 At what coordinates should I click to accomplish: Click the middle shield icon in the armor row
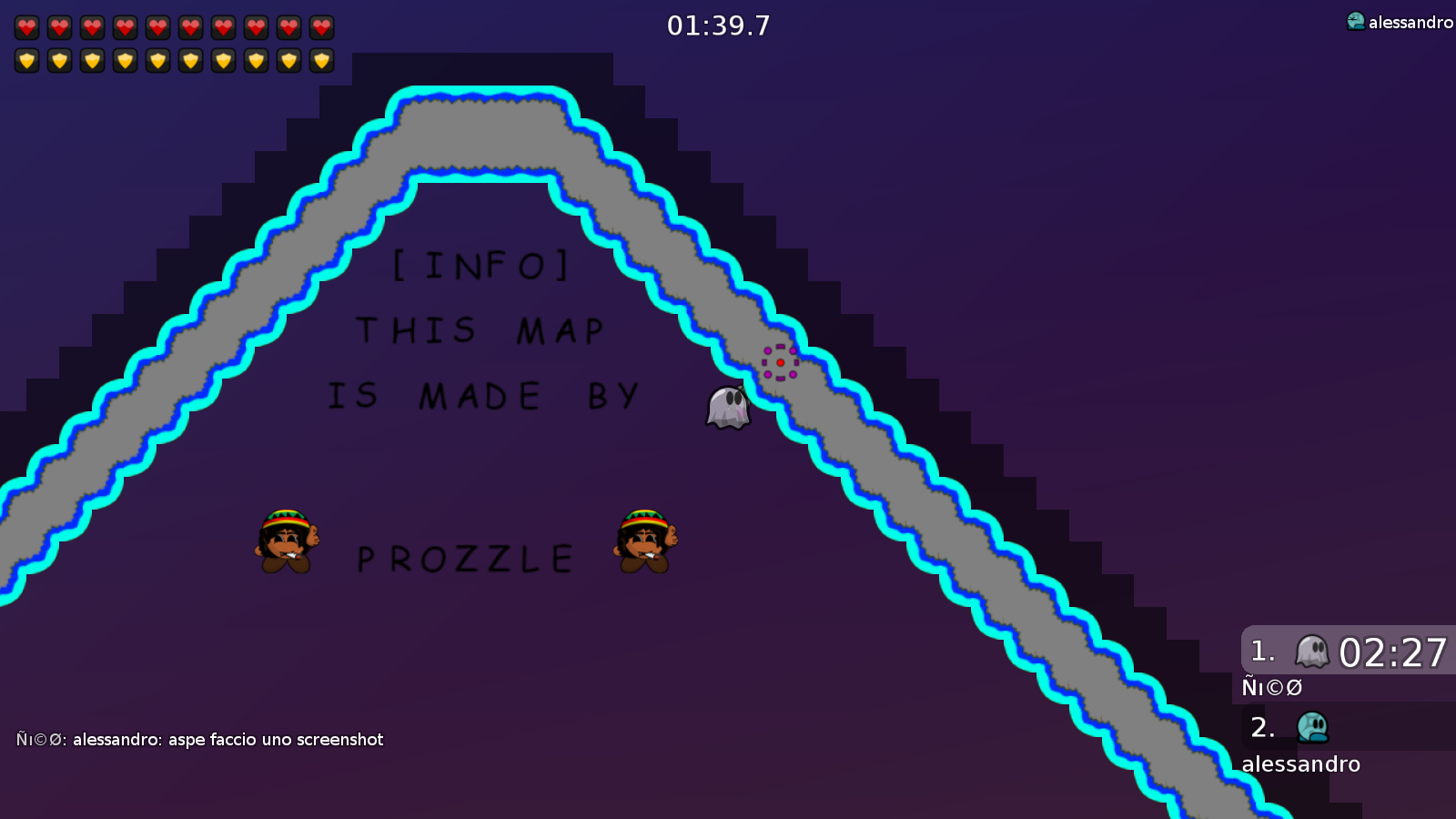pos(157,61)
